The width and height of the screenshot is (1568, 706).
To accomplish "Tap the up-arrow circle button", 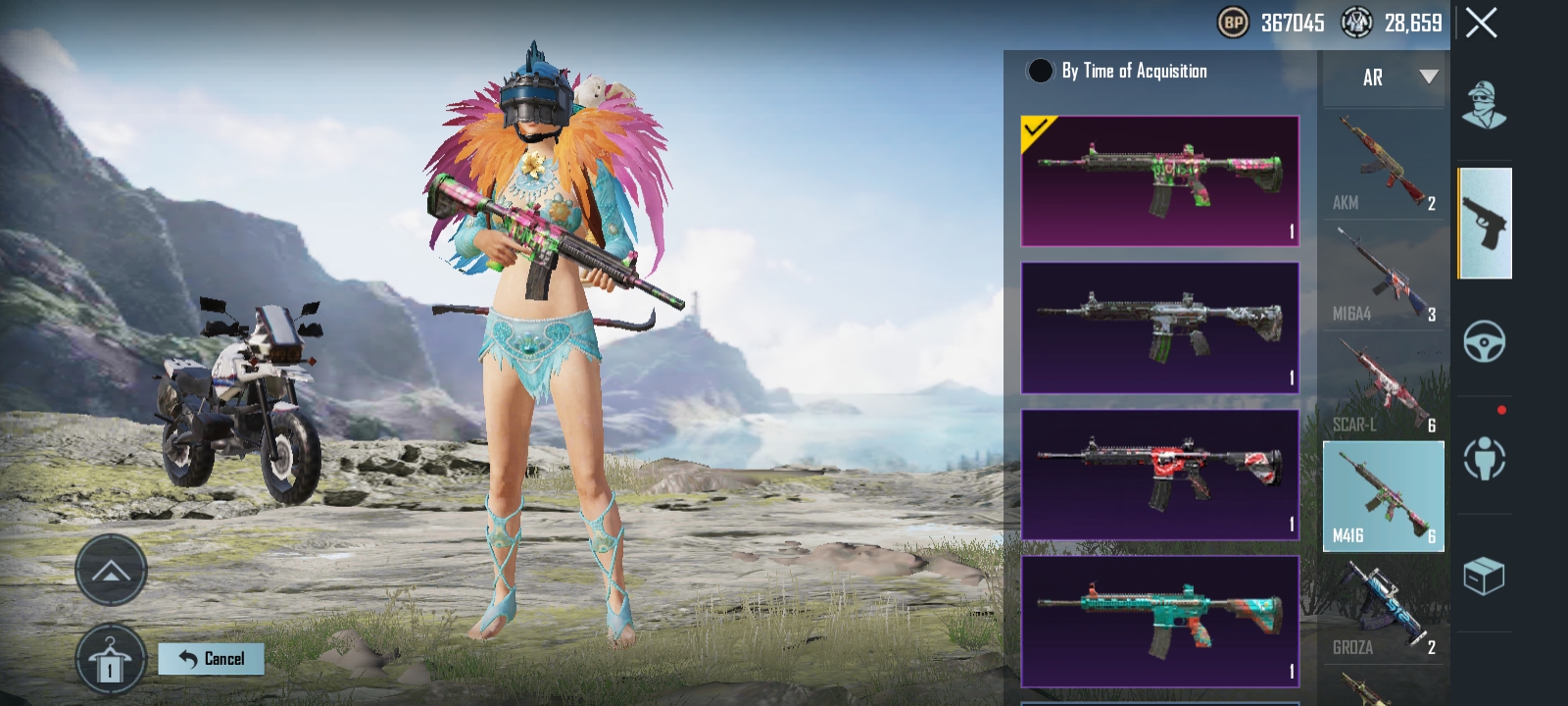I will coord(111,571).
